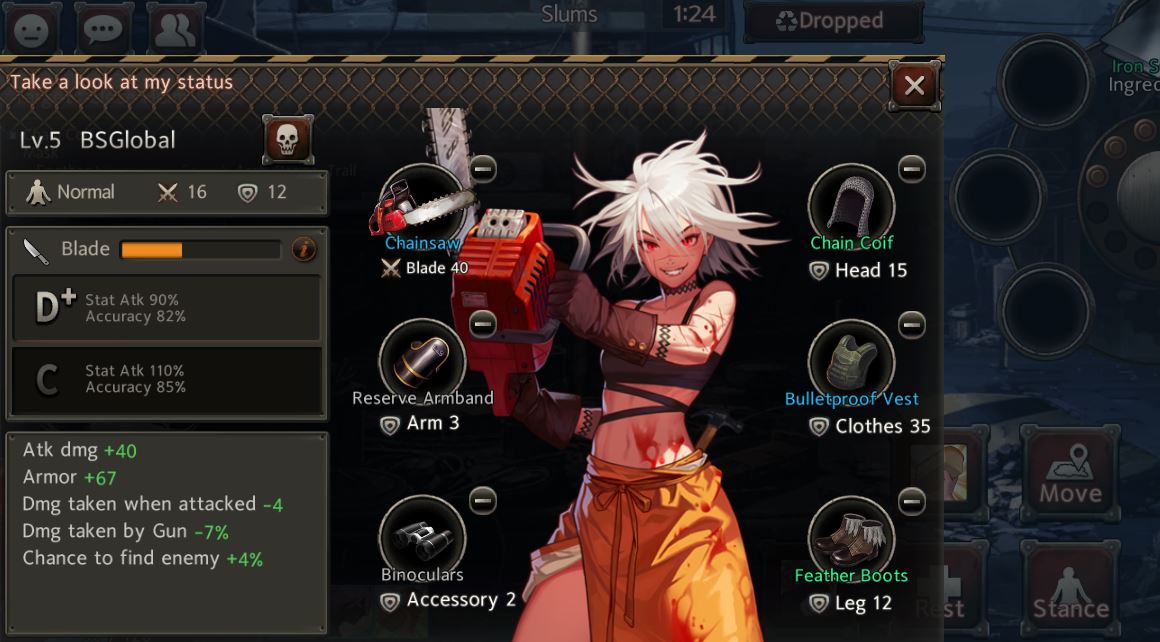Unequip the Chainsaw with its minus button
This screenshot has width=1160, height=642.
coord(483,169)
